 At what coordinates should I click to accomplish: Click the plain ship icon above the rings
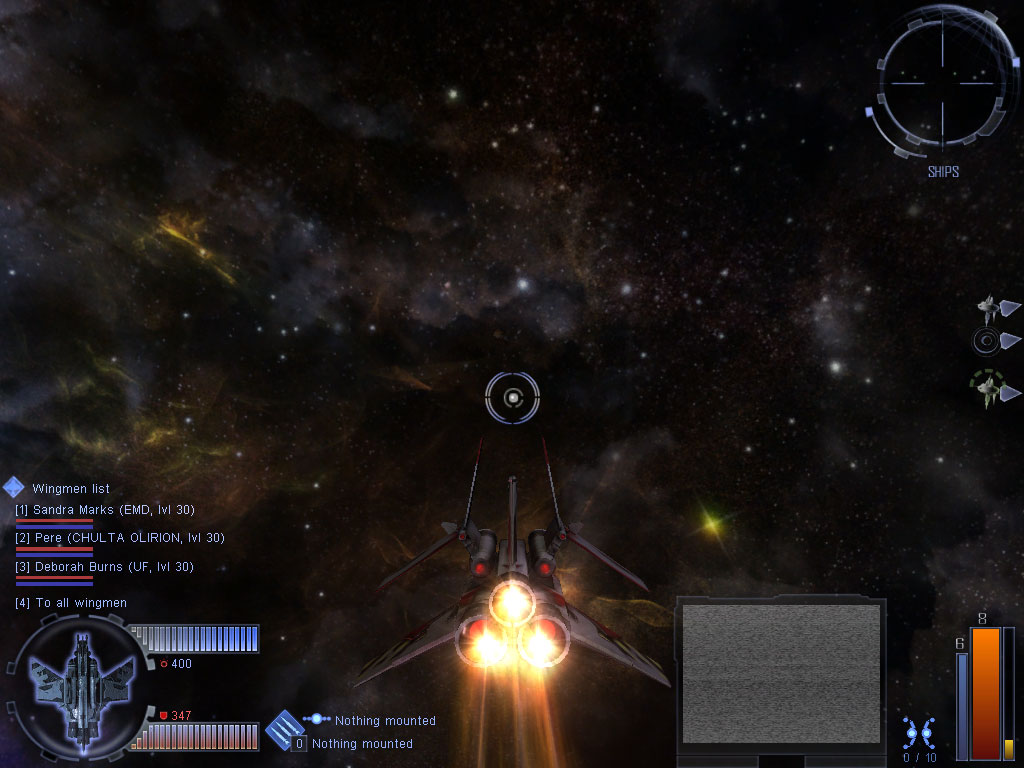[x=988, y=308]
